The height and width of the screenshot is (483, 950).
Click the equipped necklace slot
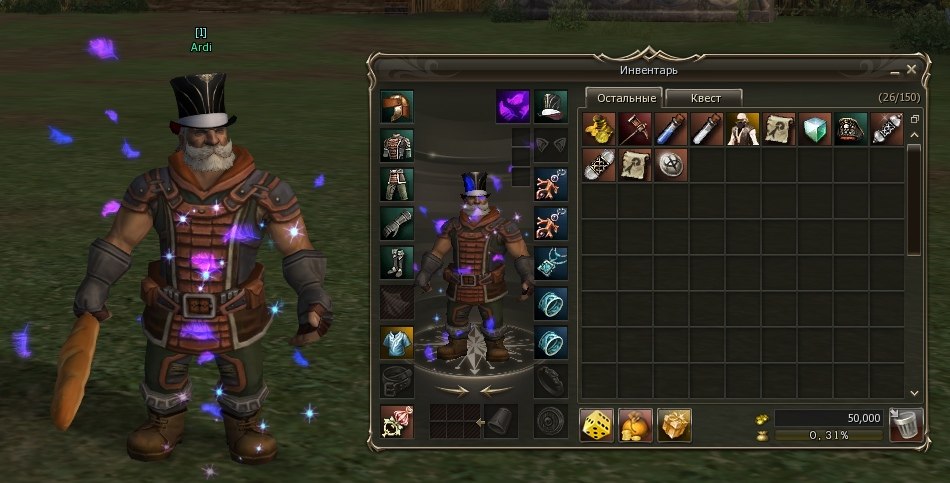point(551,263)
